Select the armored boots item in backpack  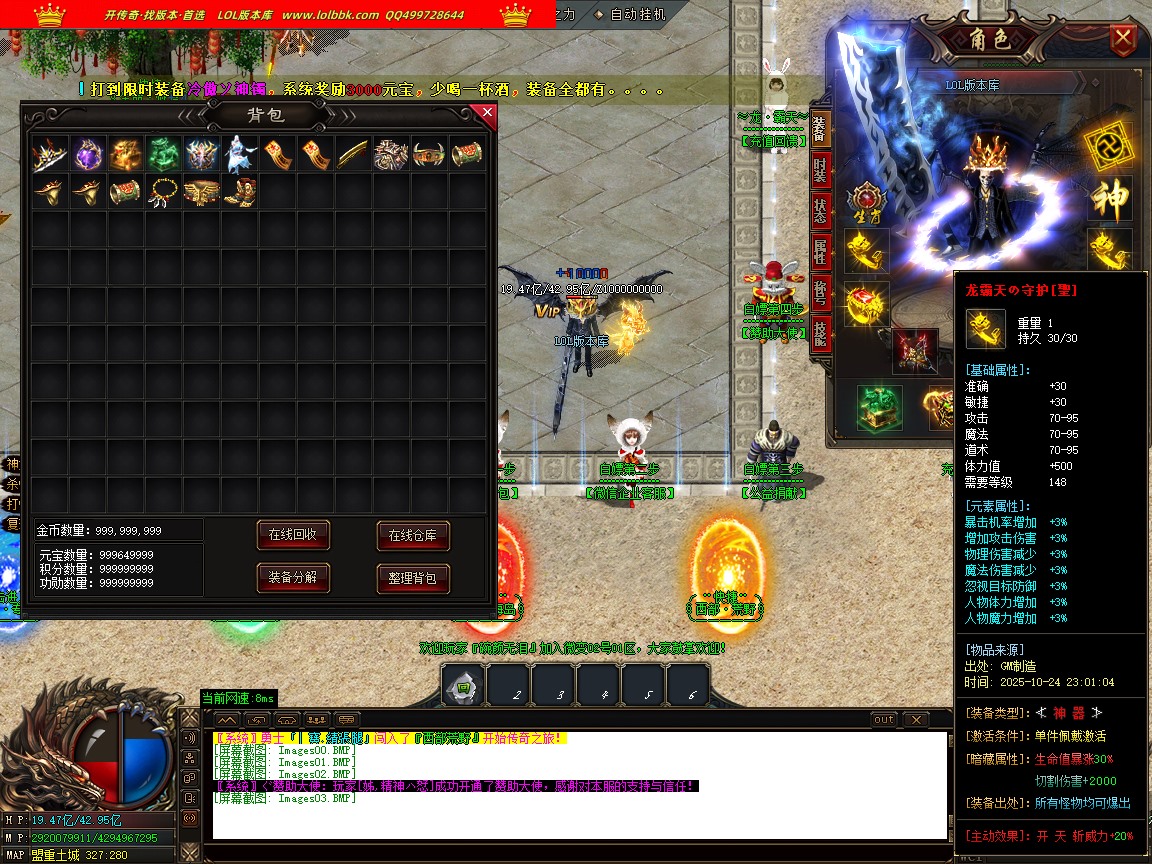(240, 190)
